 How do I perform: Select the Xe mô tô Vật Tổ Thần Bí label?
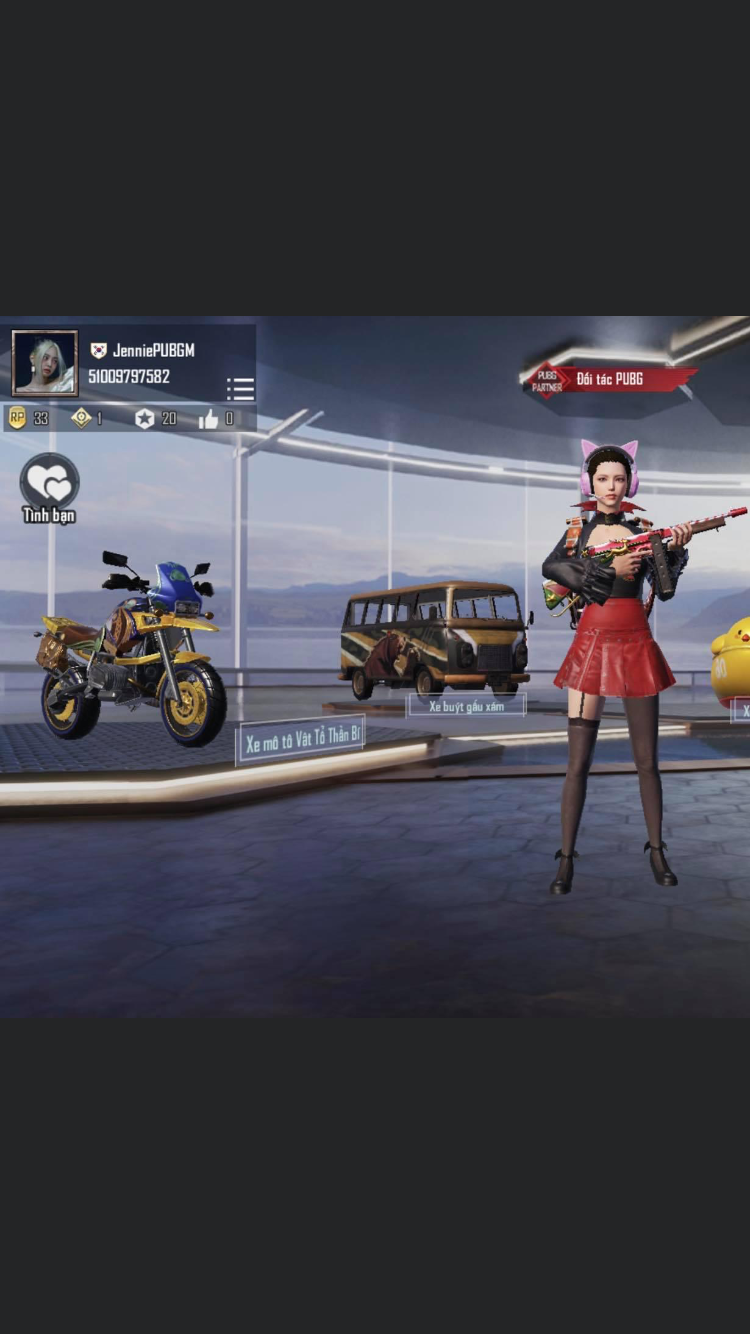tap(300, 740)
